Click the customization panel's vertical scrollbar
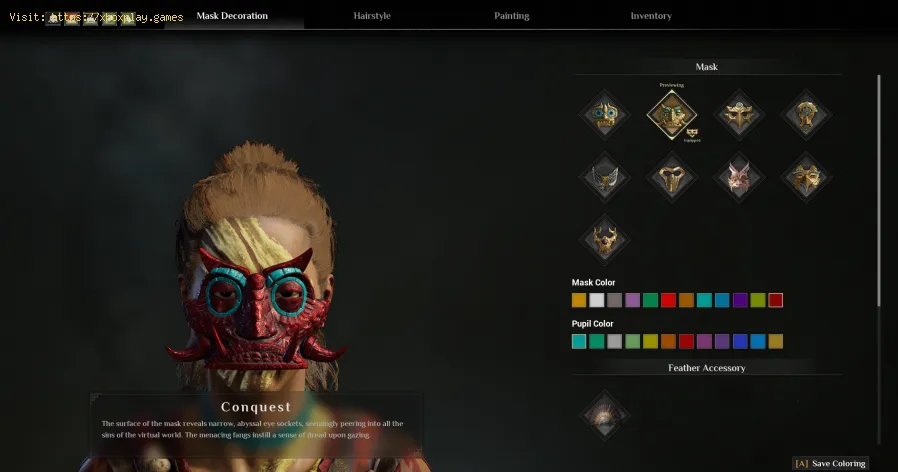The height and width of the screenshot is (472, 898). coord(879,190)
